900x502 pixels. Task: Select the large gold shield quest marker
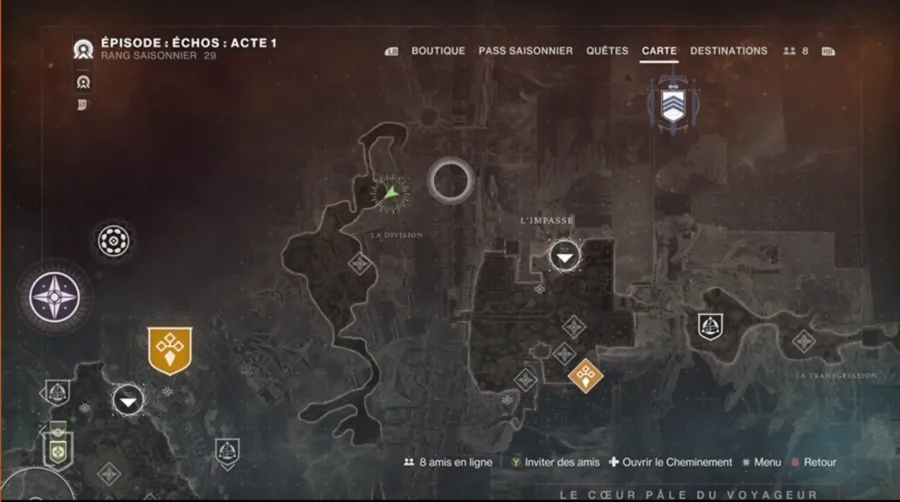tap(168, 350)
